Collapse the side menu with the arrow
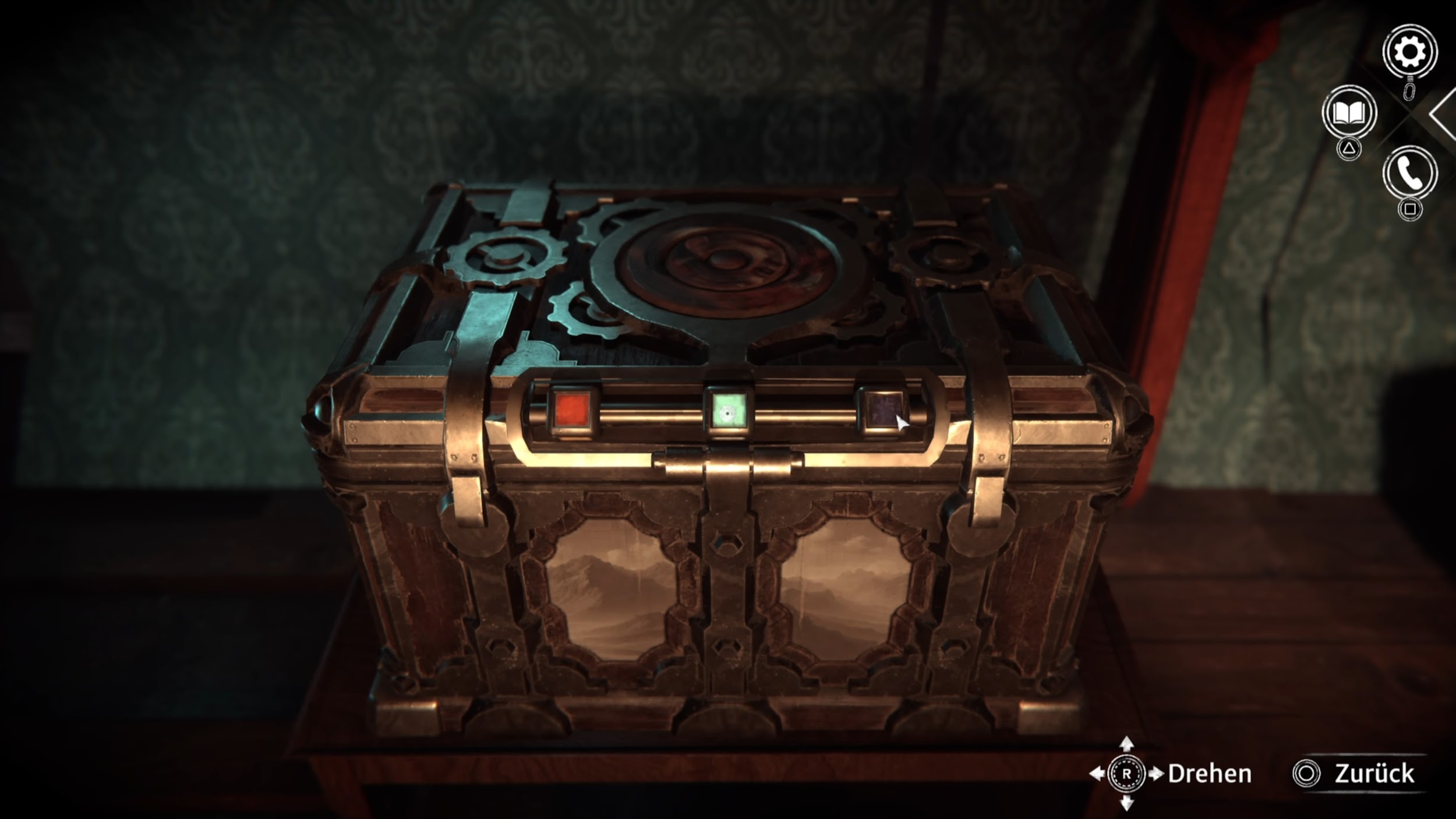Image resolution: width=1456 pixels, height=819 pixels. pos(1443,115)
